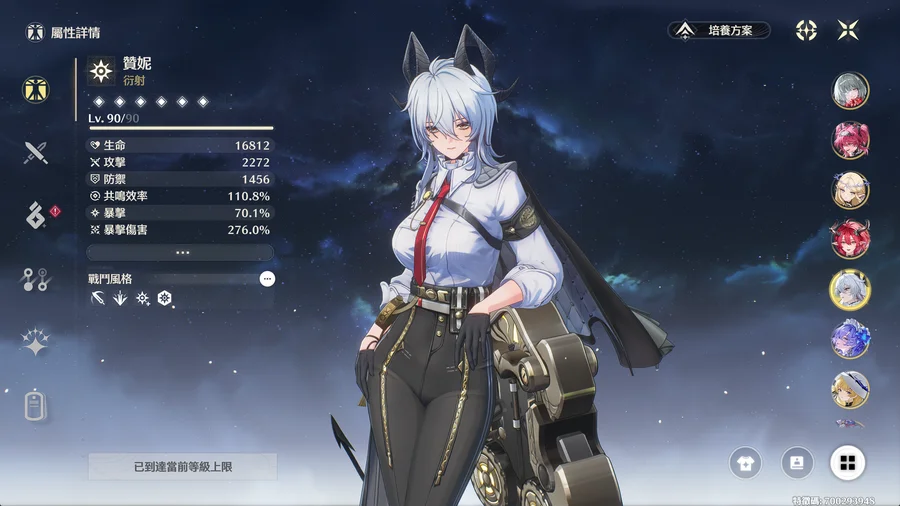Select the red-haired horned character portrait
Image resolution: width=900 pixels, height=506 pixels.
[x=850, y=239]
